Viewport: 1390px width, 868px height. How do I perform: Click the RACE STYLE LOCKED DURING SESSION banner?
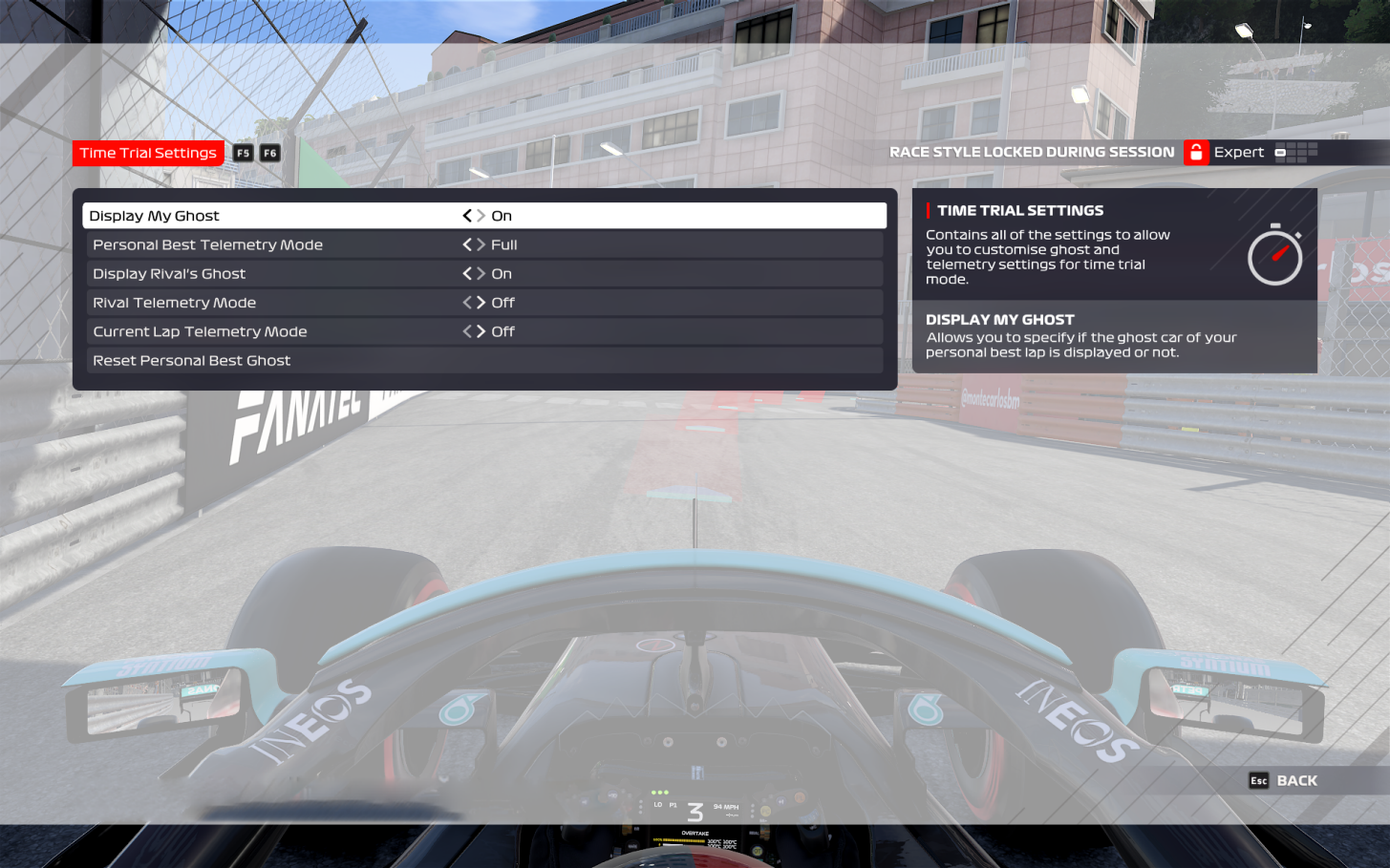(1032, 152)
